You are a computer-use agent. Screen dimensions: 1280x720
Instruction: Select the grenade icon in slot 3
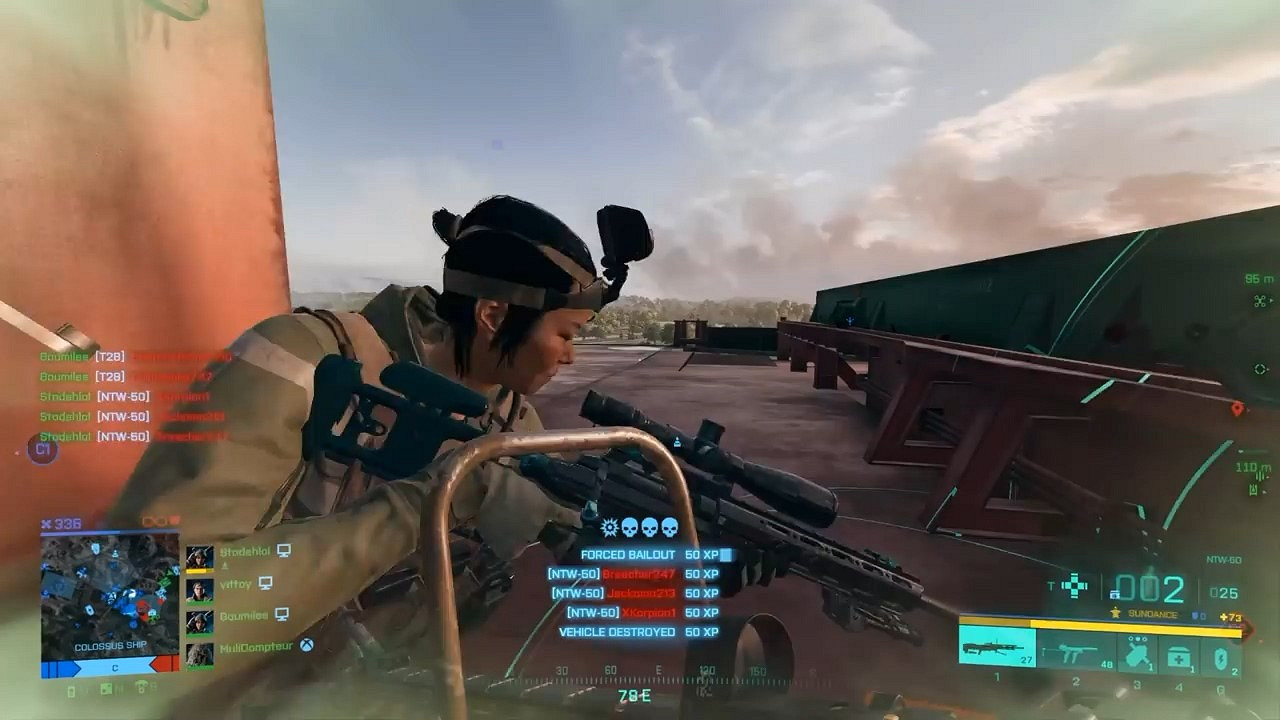pyautogui.click(x=1137, y=652)
